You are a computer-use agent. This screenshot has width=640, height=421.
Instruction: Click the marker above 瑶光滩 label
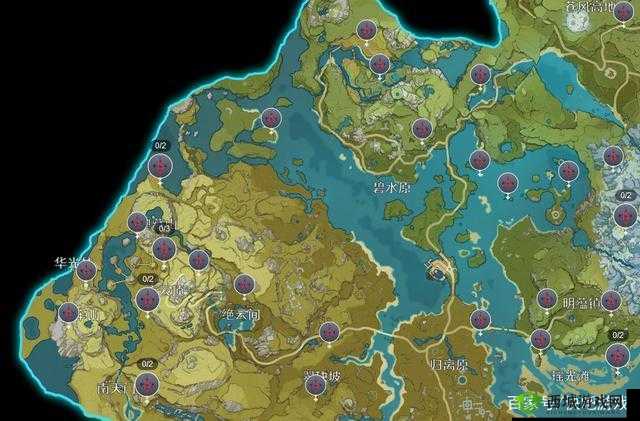tap(540, 338)
